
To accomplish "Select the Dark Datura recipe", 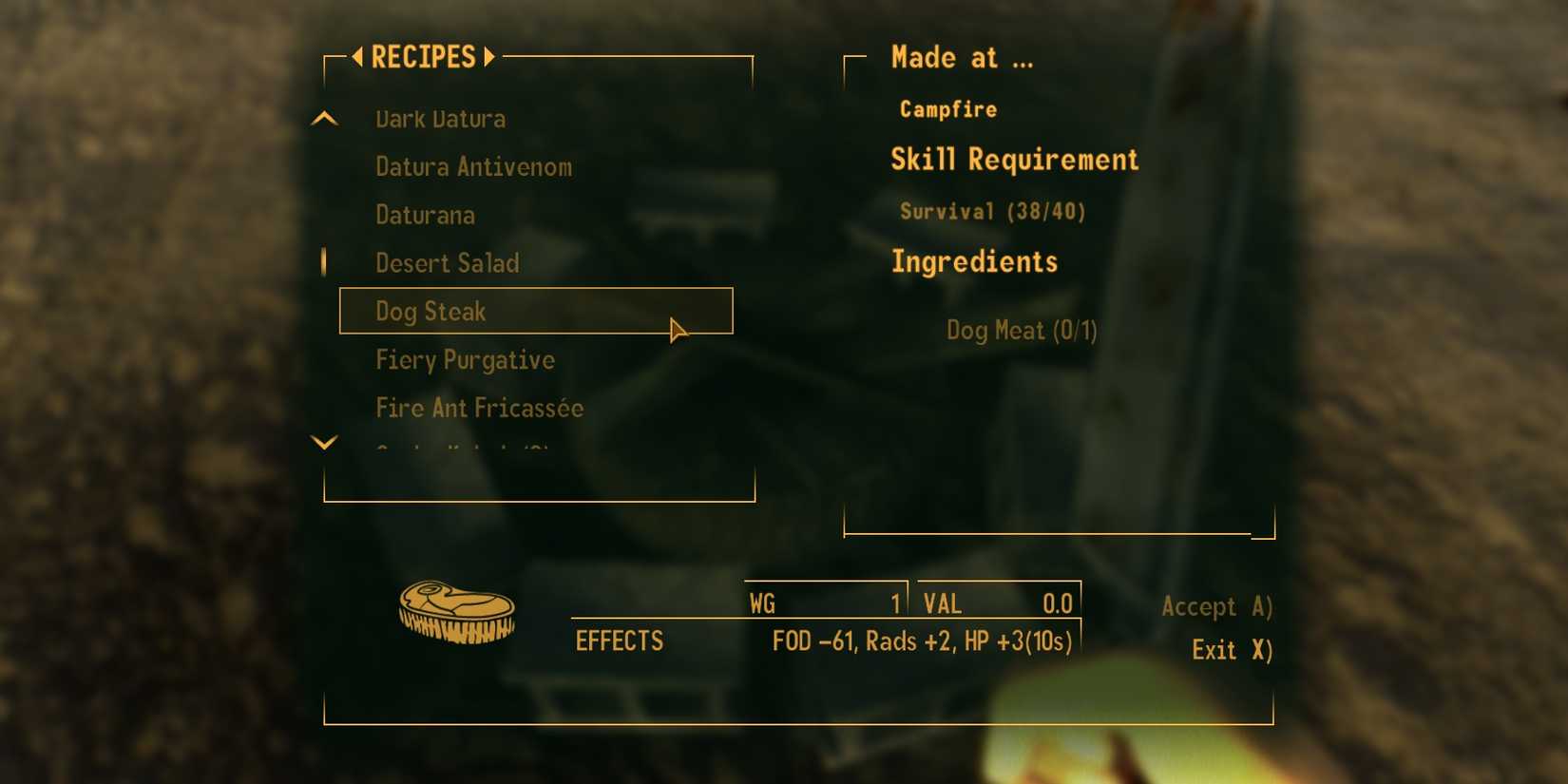I will (x=440, y=118).
